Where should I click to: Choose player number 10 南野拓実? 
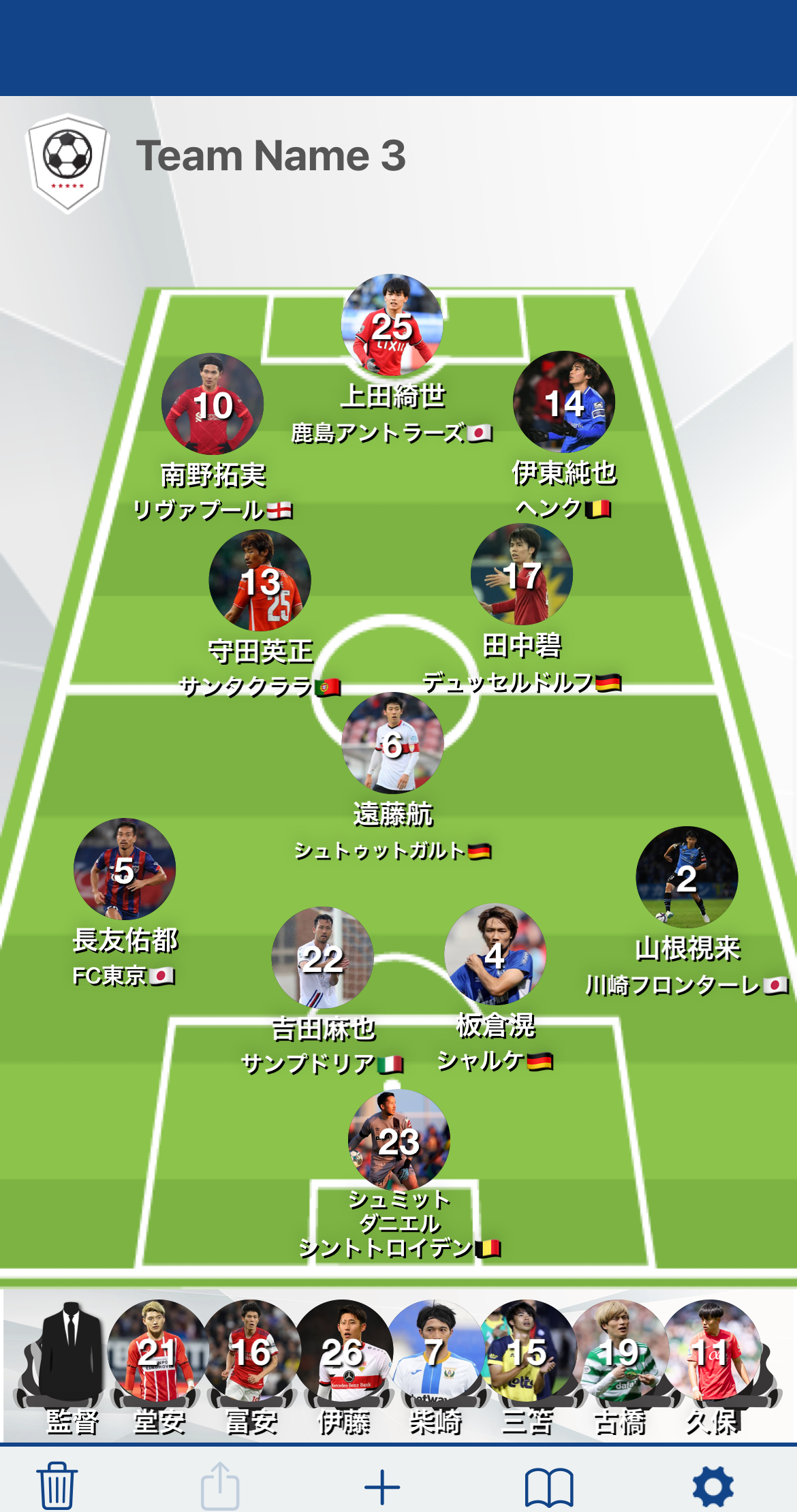pyautogui.click(x=213, y=404)
